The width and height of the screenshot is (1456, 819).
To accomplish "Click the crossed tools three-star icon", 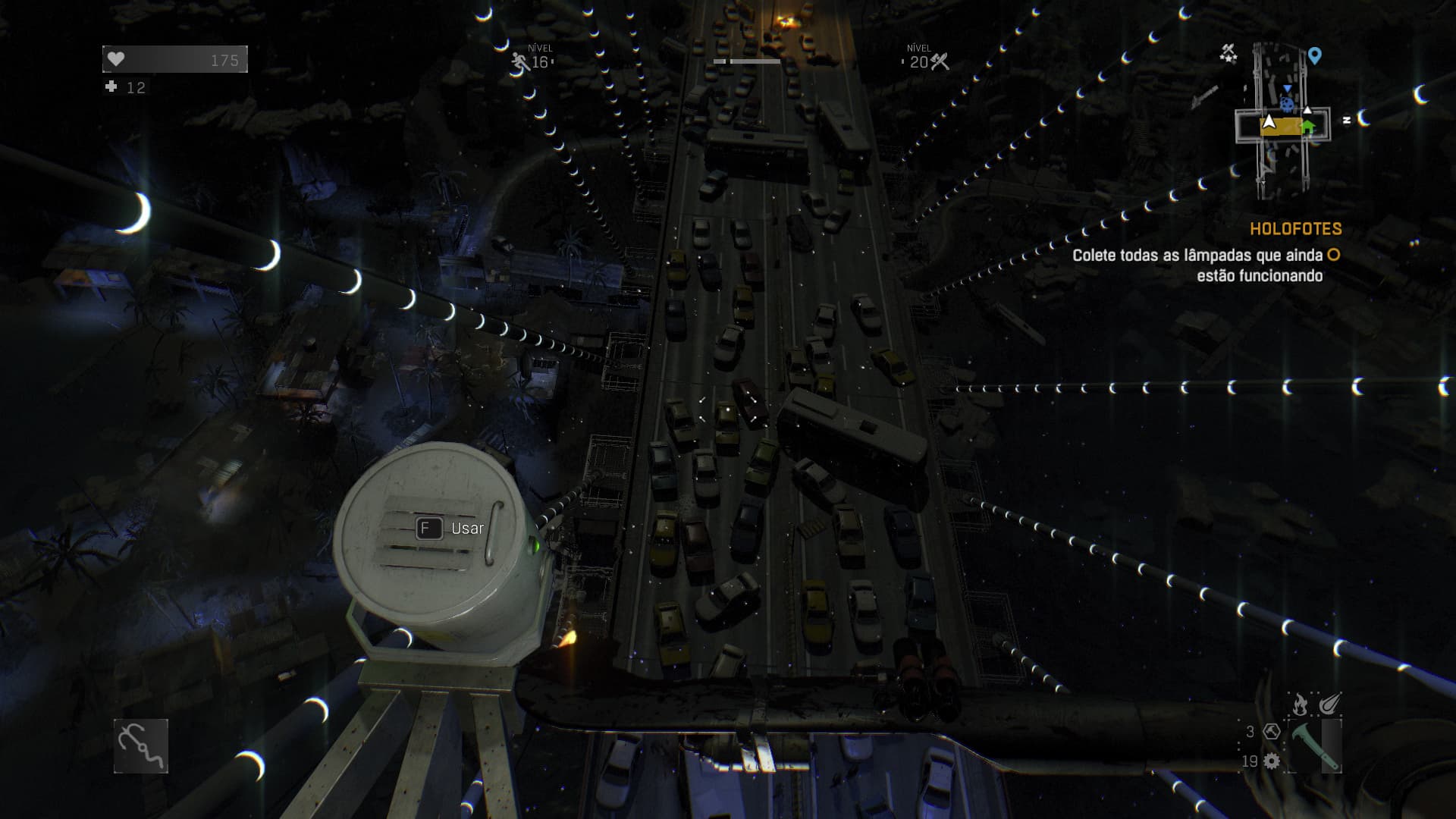I will (1228, 53).
